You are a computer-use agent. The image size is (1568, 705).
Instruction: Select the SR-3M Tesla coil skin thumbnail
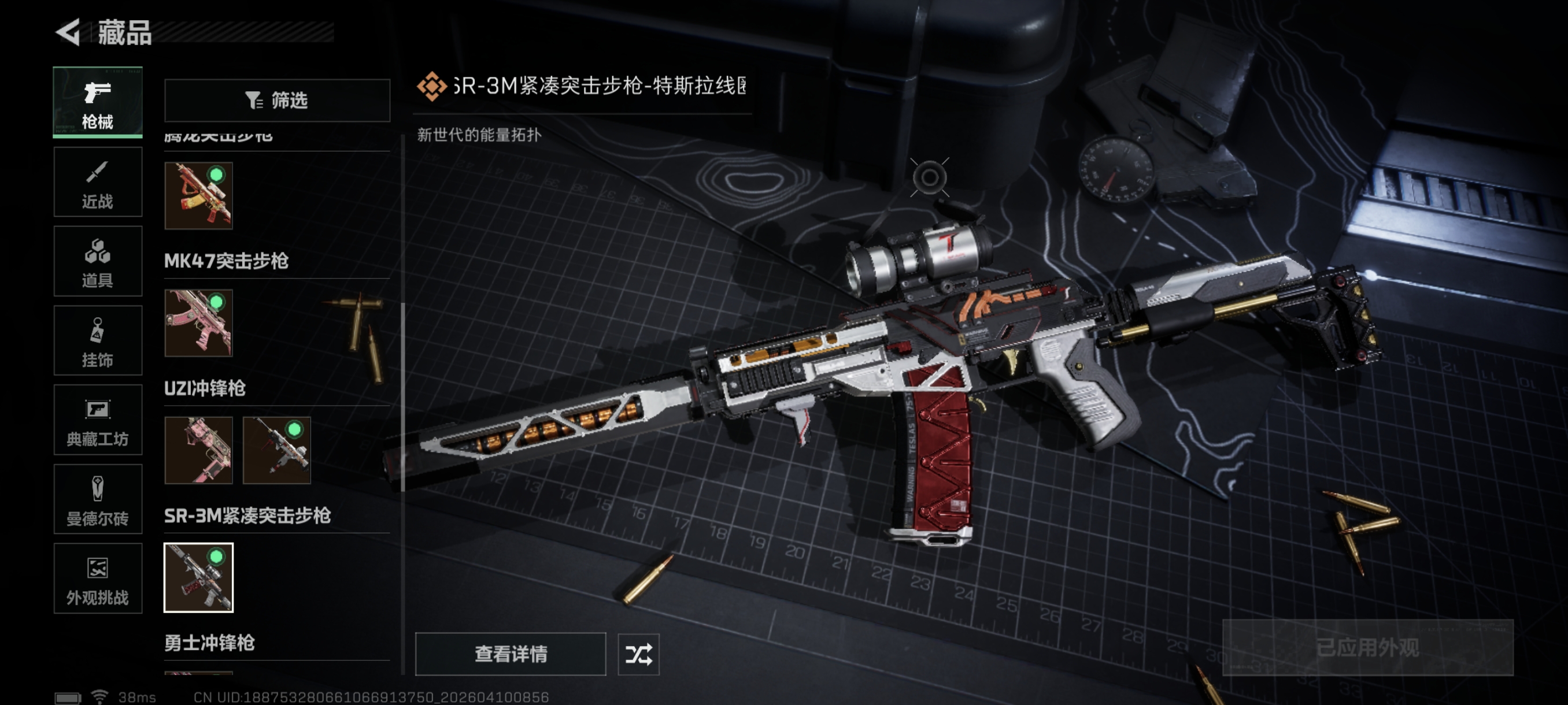[198, 577]
